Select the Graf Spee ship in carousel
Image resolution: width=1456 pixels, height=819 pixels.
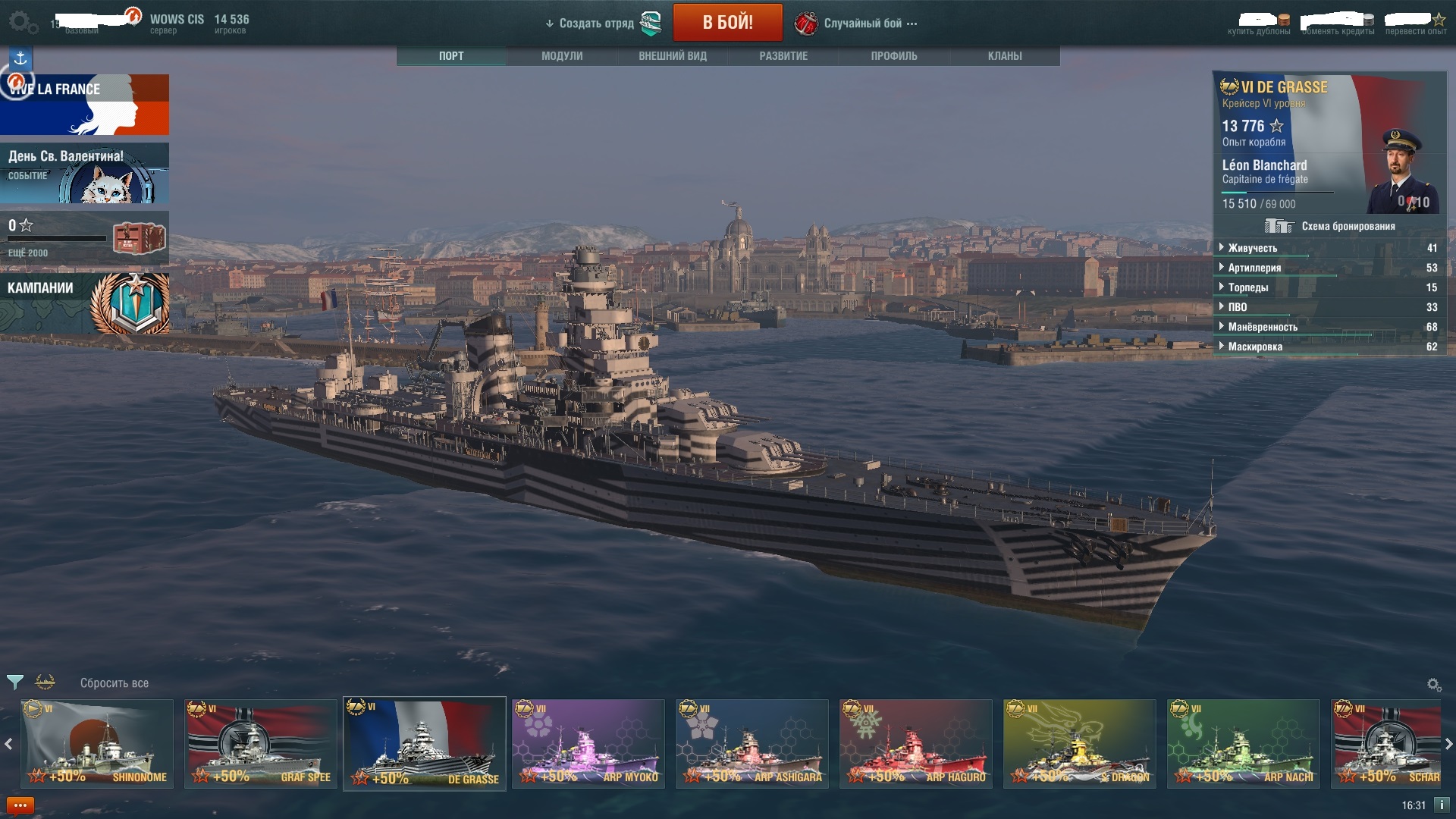[261, 743]
